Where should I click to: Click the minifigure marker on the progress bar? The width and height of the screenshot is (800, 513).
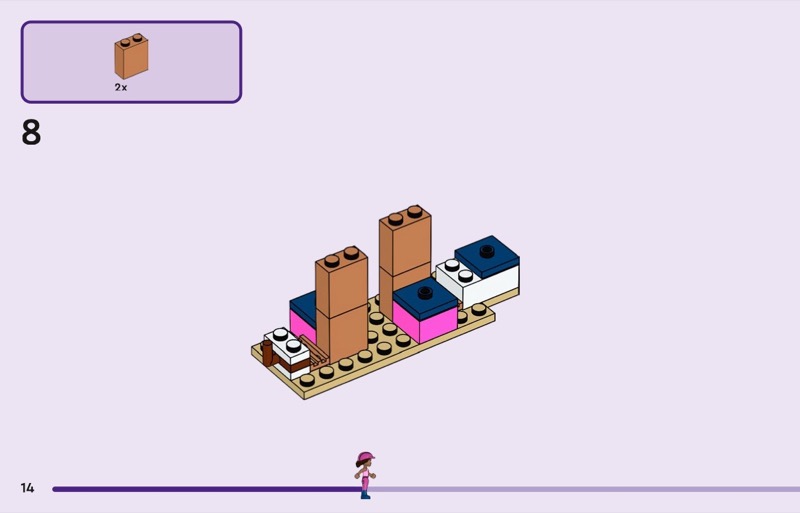[x=365, y=474]
